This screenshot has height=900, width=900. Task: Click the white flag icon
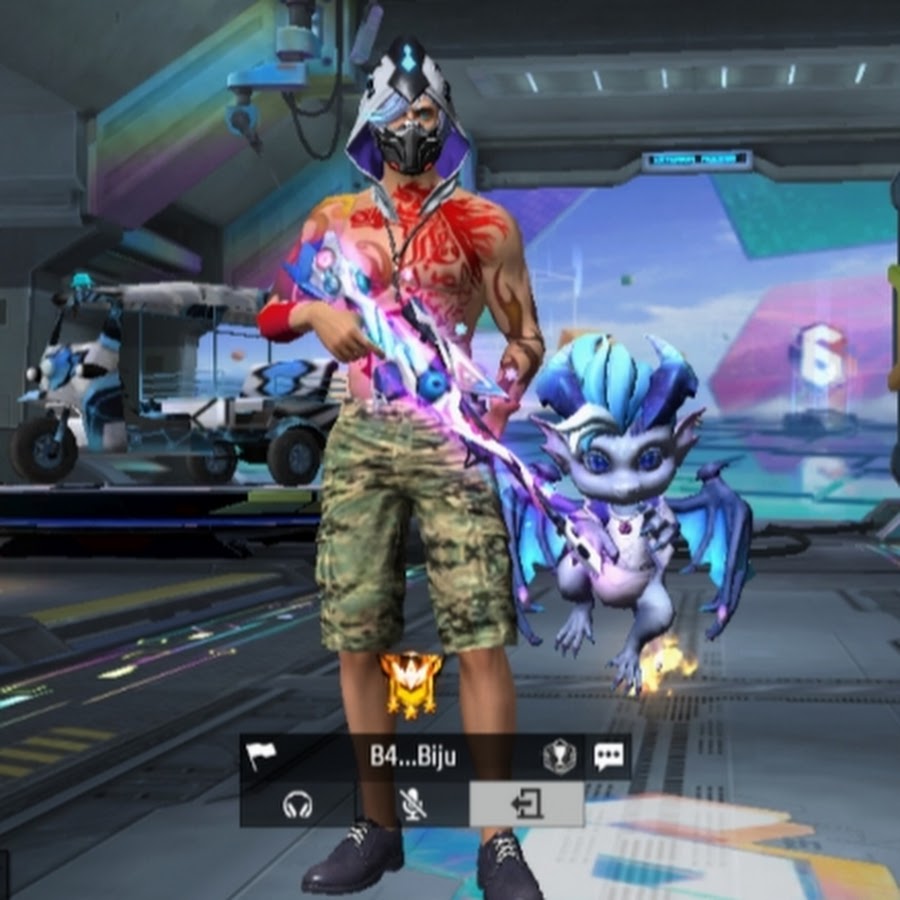click(x=262, y=756)
